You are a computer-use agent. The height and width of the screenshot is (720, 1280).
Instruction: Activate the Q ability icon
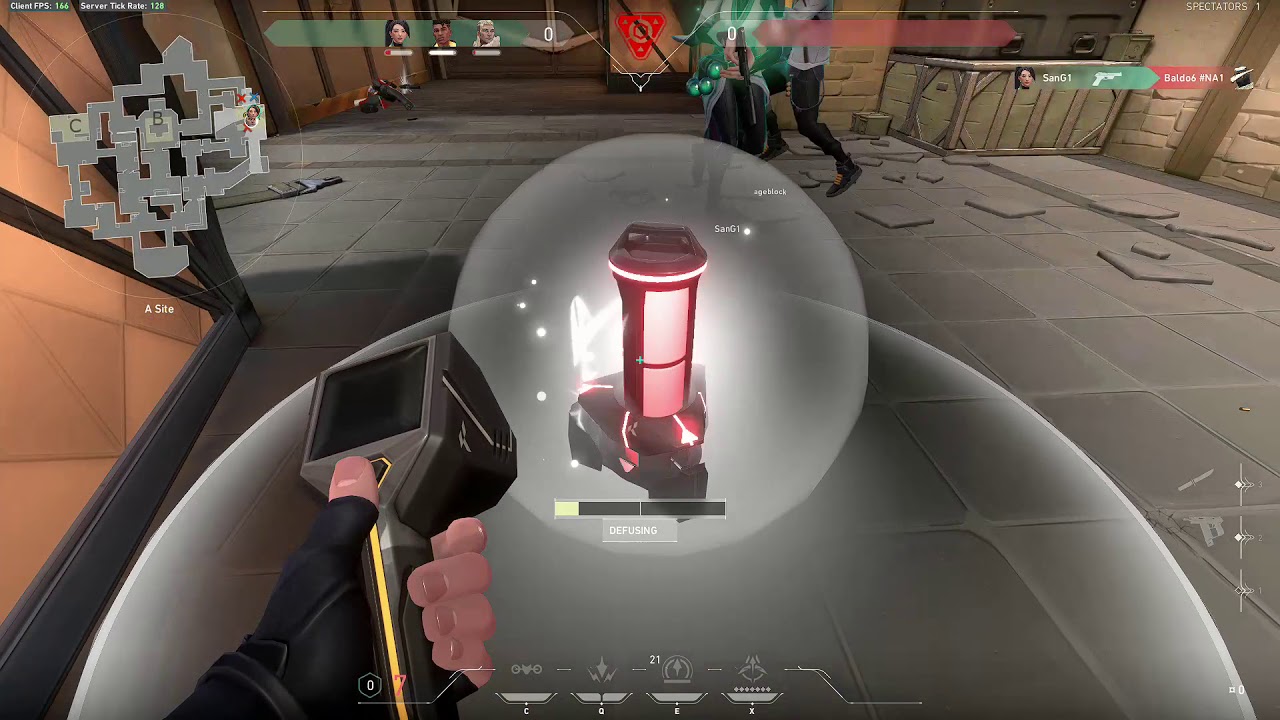[601, 671]
